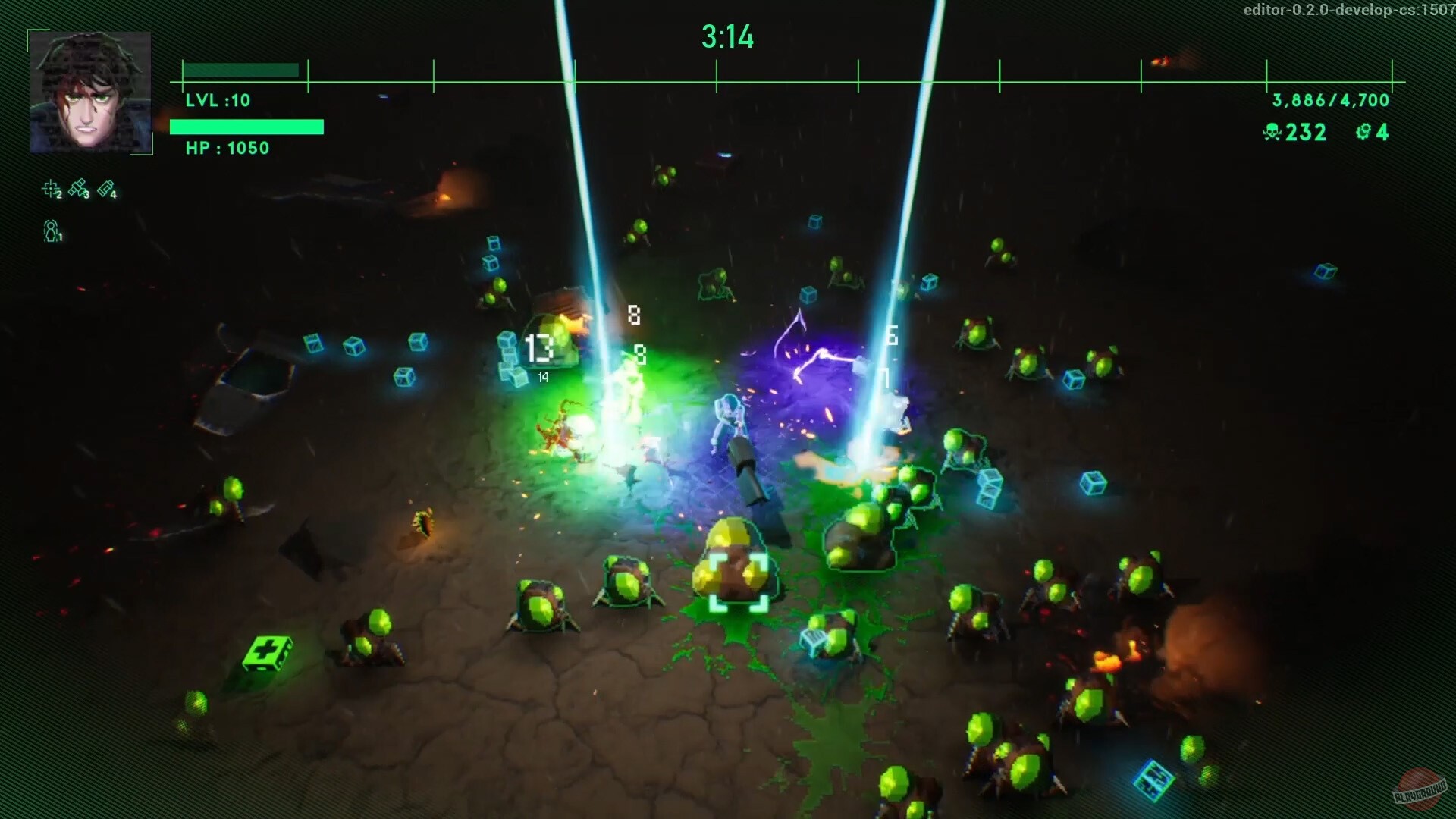Select the crosshair targeting ability numbered 2
This screenshot has width=1456, height=819.
click(51, 187)
